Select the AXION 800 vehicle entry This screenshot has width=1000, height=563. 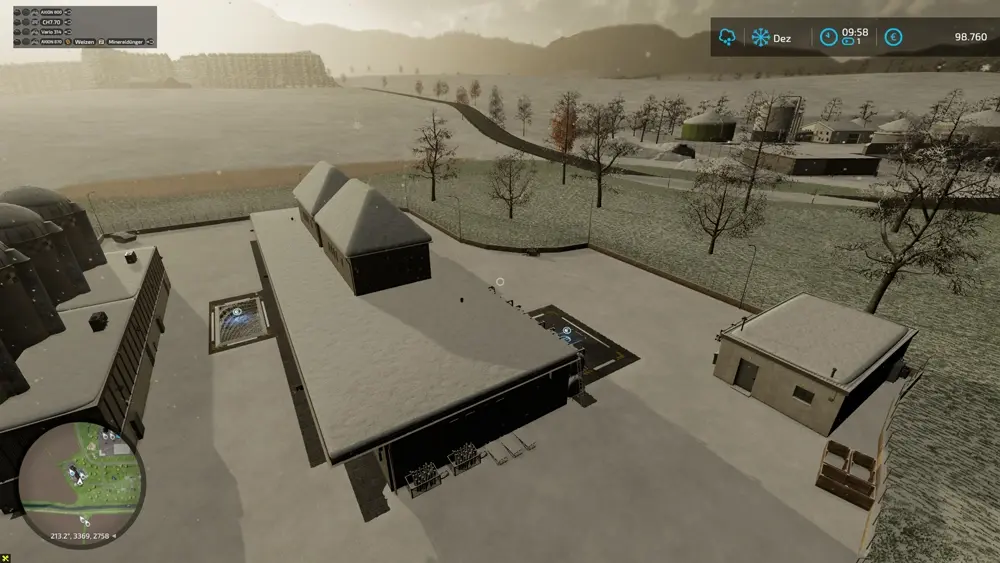(52, 13)
